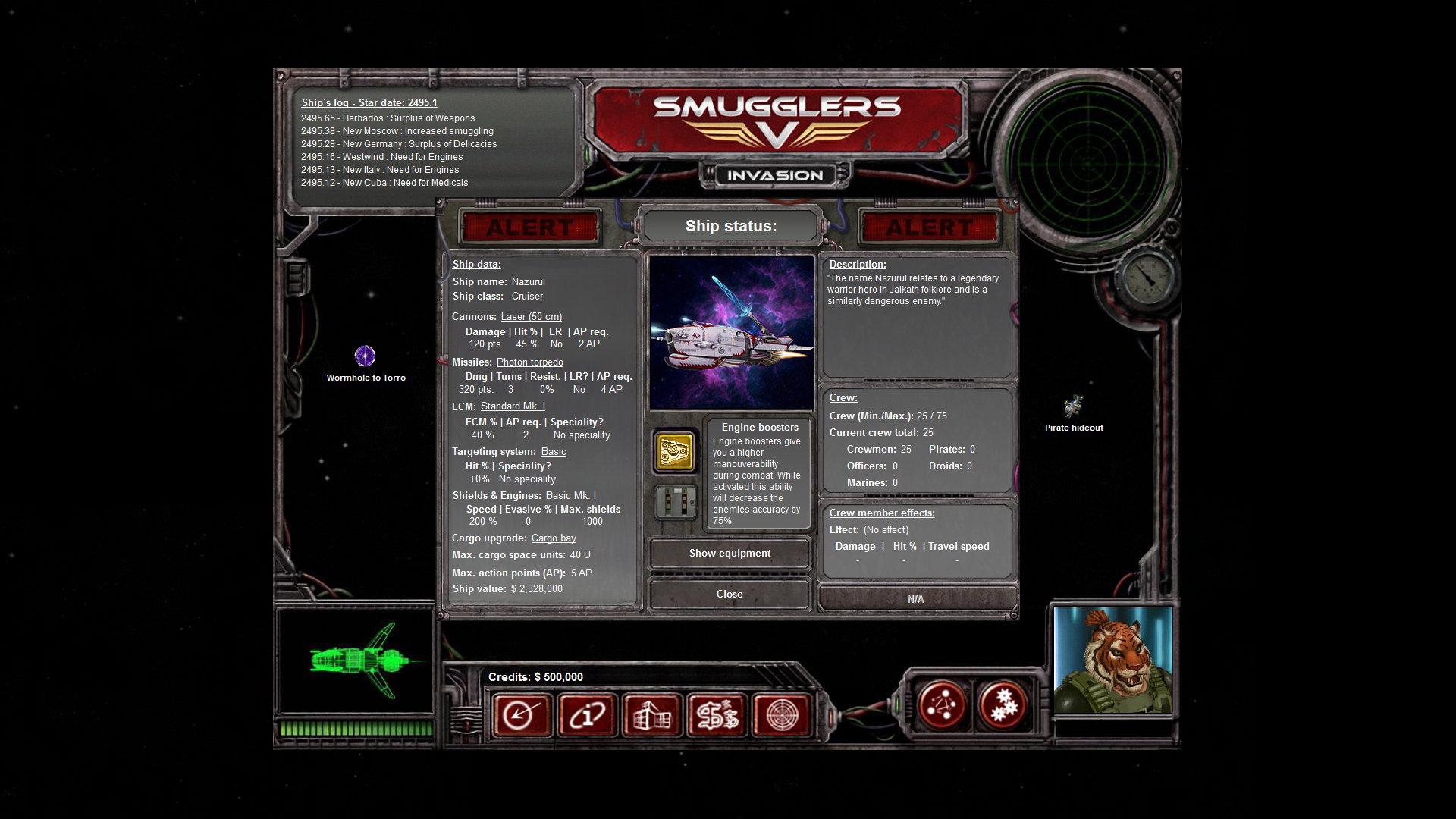Open the Cargo bay upgrade link
Viewport: 1456px width, 819px height.
tap(554, 538)
